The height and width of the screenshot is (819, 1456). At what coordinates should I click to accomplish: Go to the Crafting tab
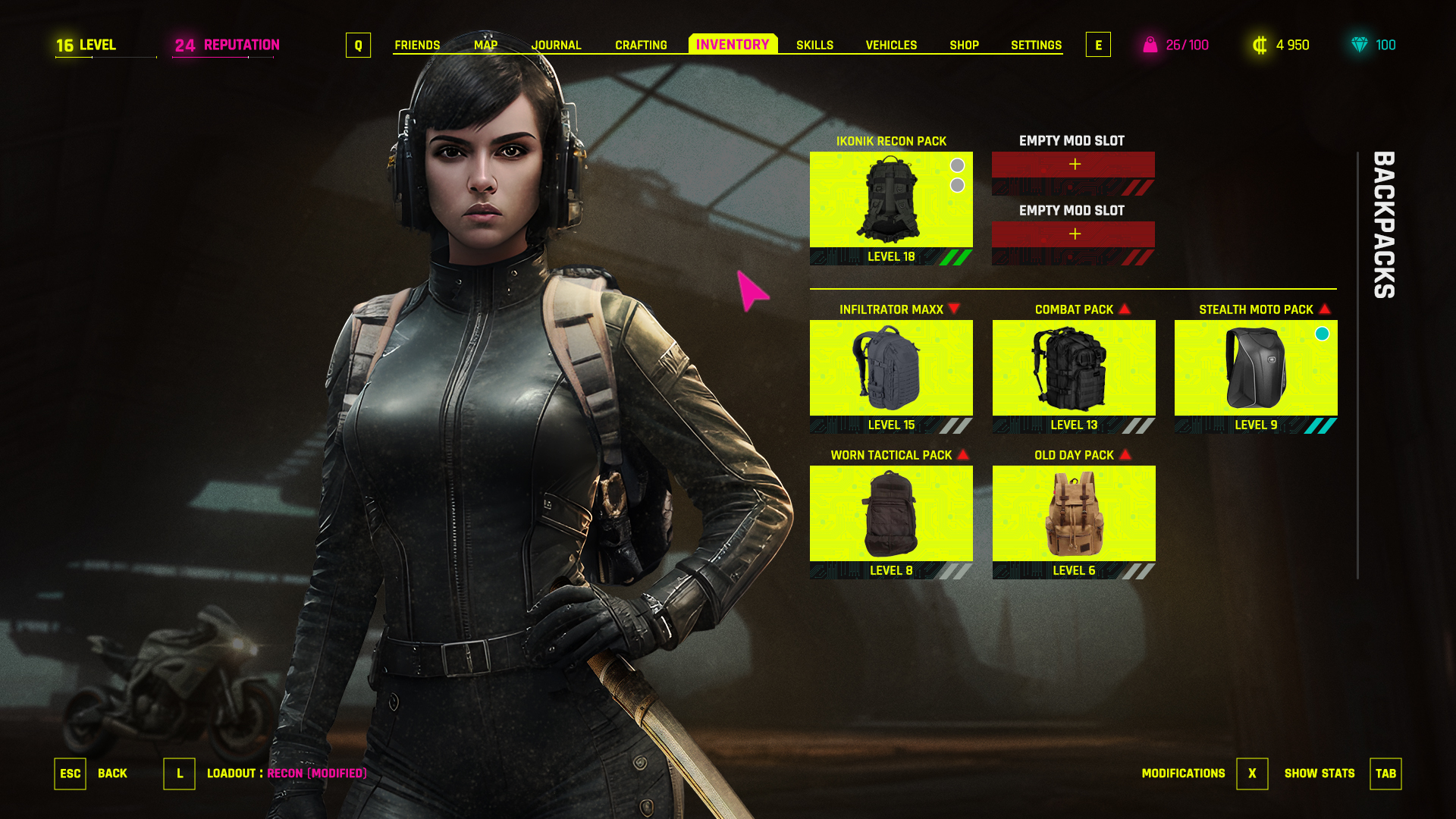tap(641, 45)
